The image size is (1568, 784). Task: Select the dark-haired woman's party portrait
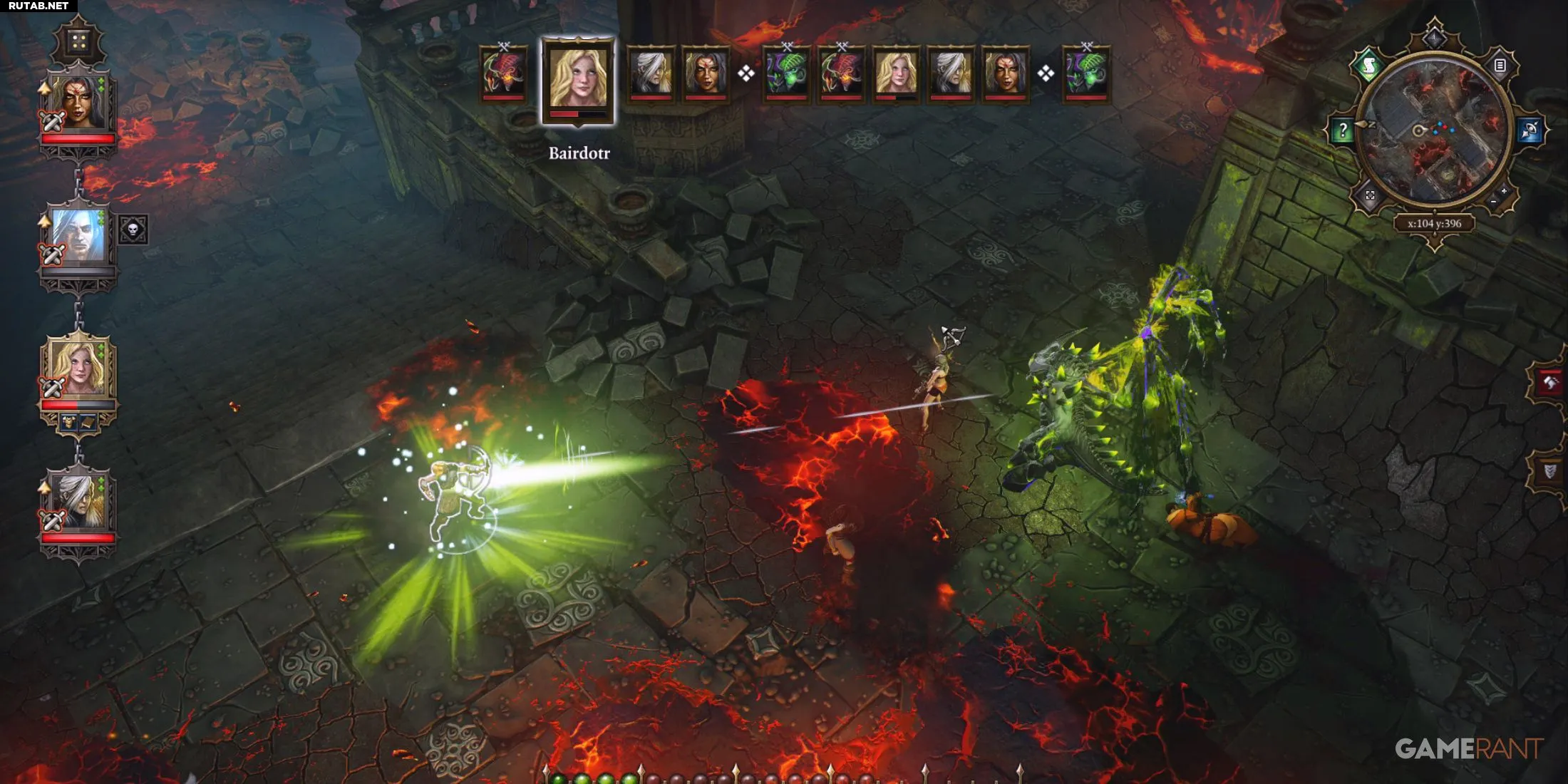pos(78,102)
